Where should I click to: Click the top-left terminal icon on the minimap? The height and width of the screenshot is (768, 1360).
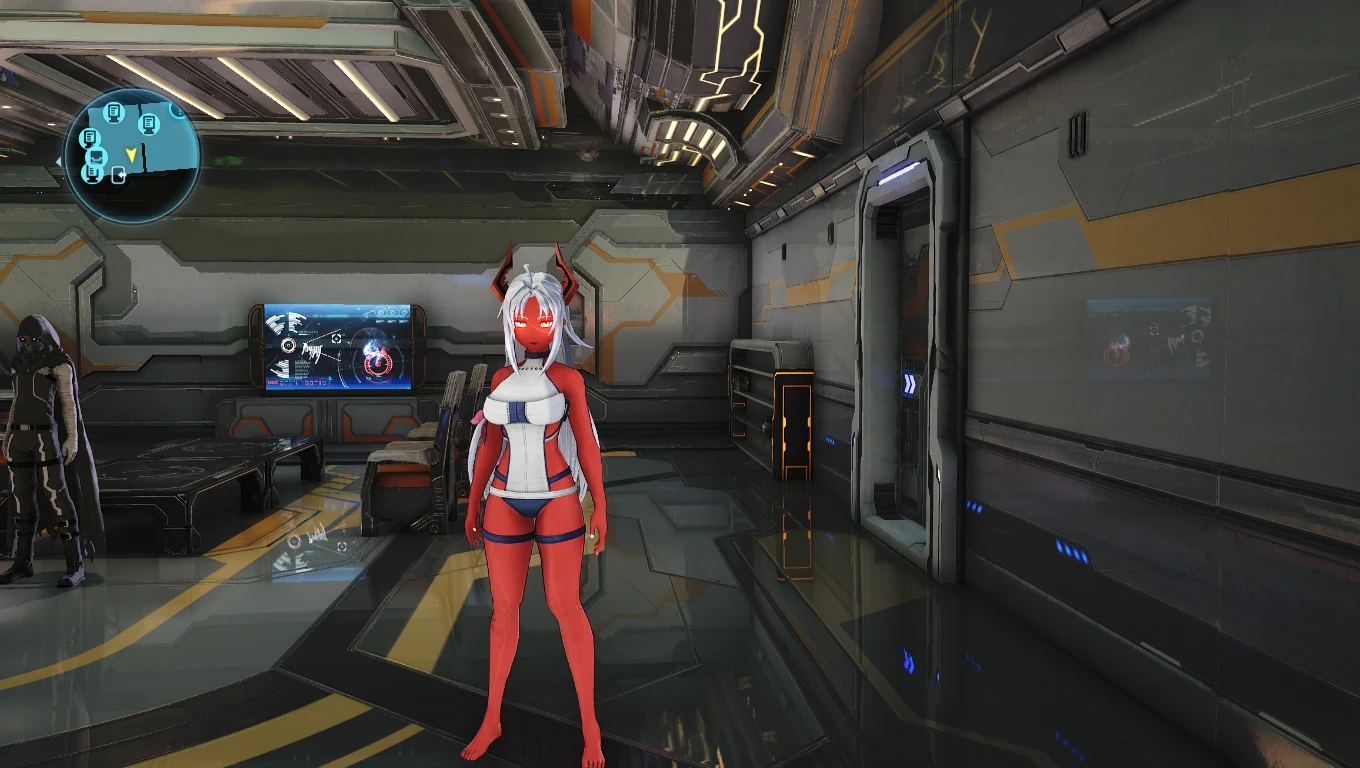(115, 114)
